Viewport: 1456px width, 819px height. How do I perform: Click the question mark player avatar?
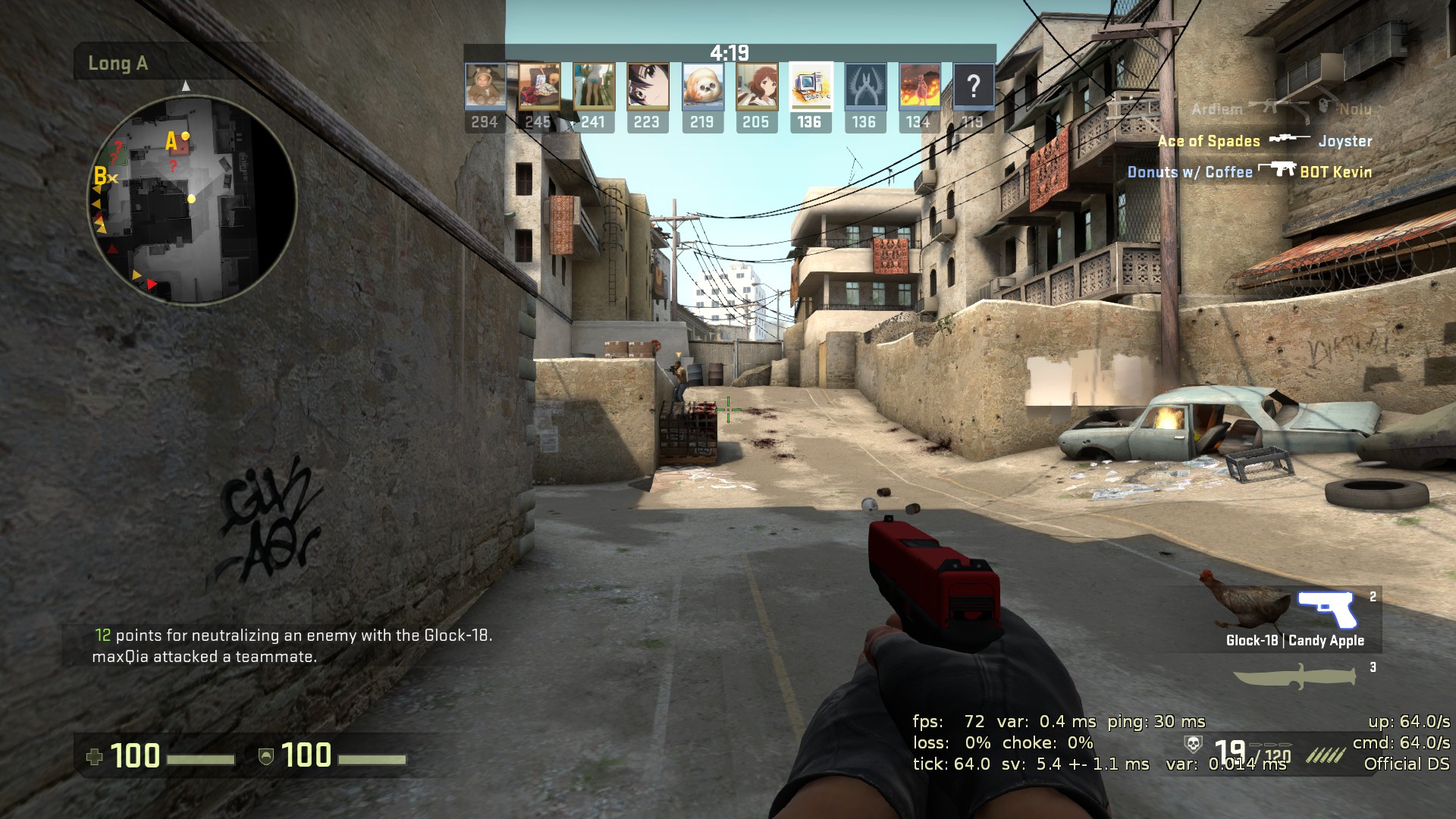coord(973,86)
